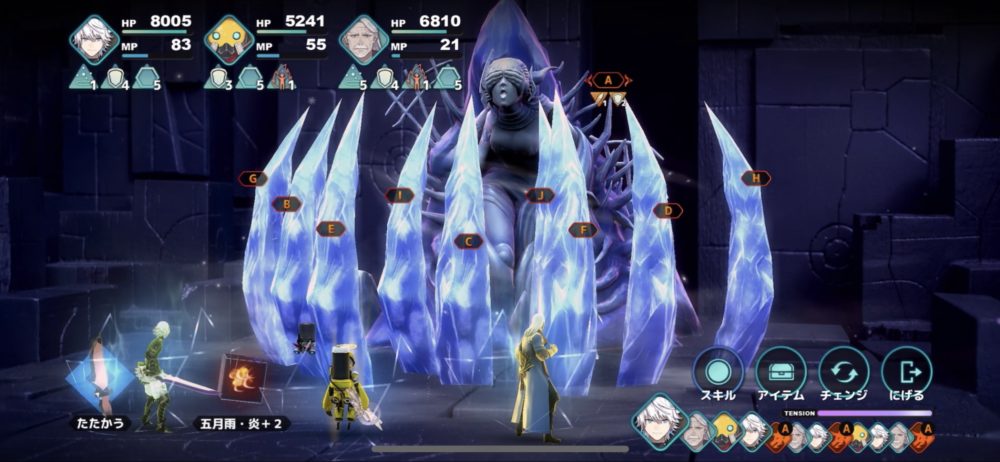Select the elderly grey-haired party portrait
This screenshot has height=462, width=1000.
pyautogui.click(x=362, y=40)
